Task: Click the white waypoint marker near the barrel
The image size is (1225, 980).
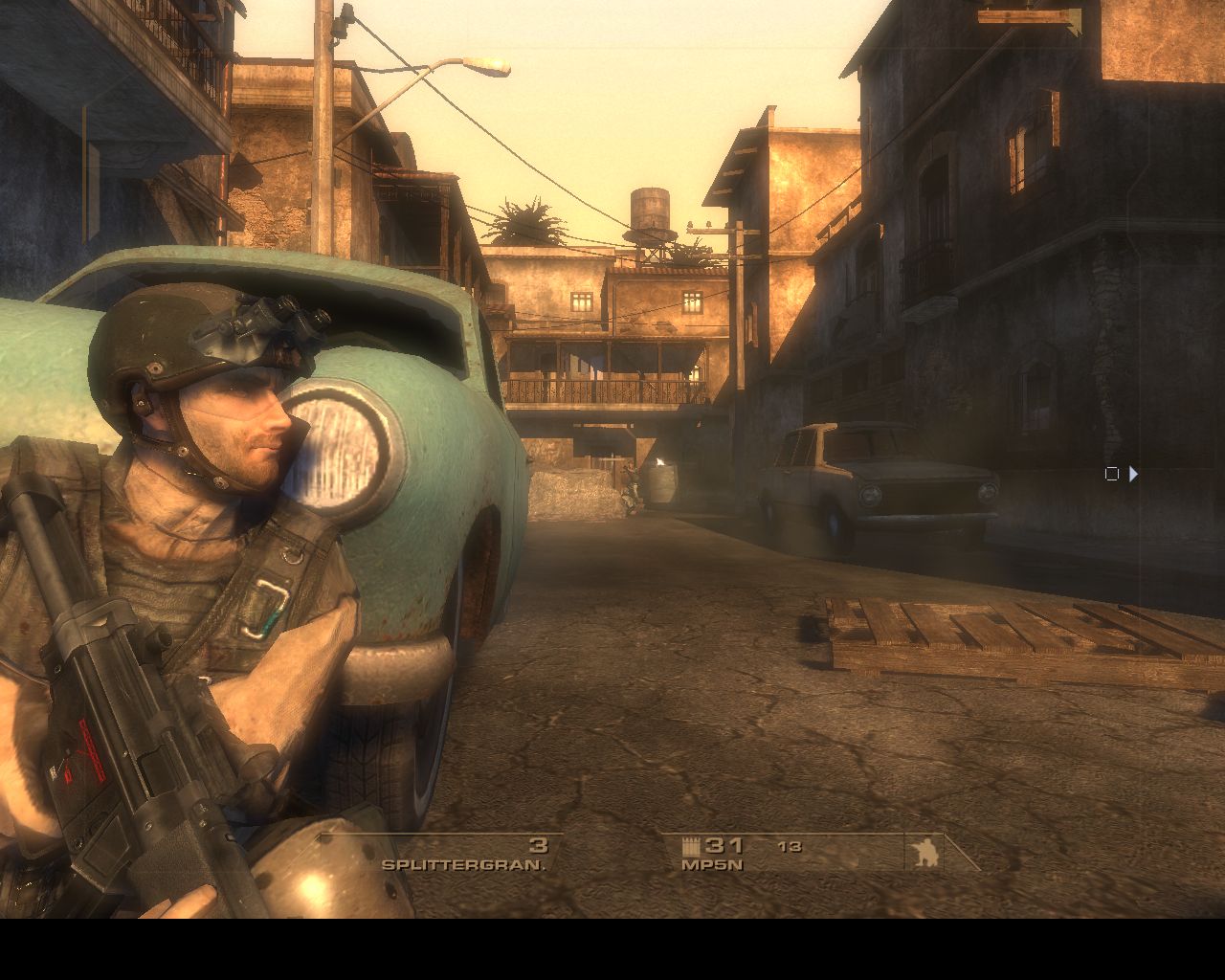Action: (660, 462)
